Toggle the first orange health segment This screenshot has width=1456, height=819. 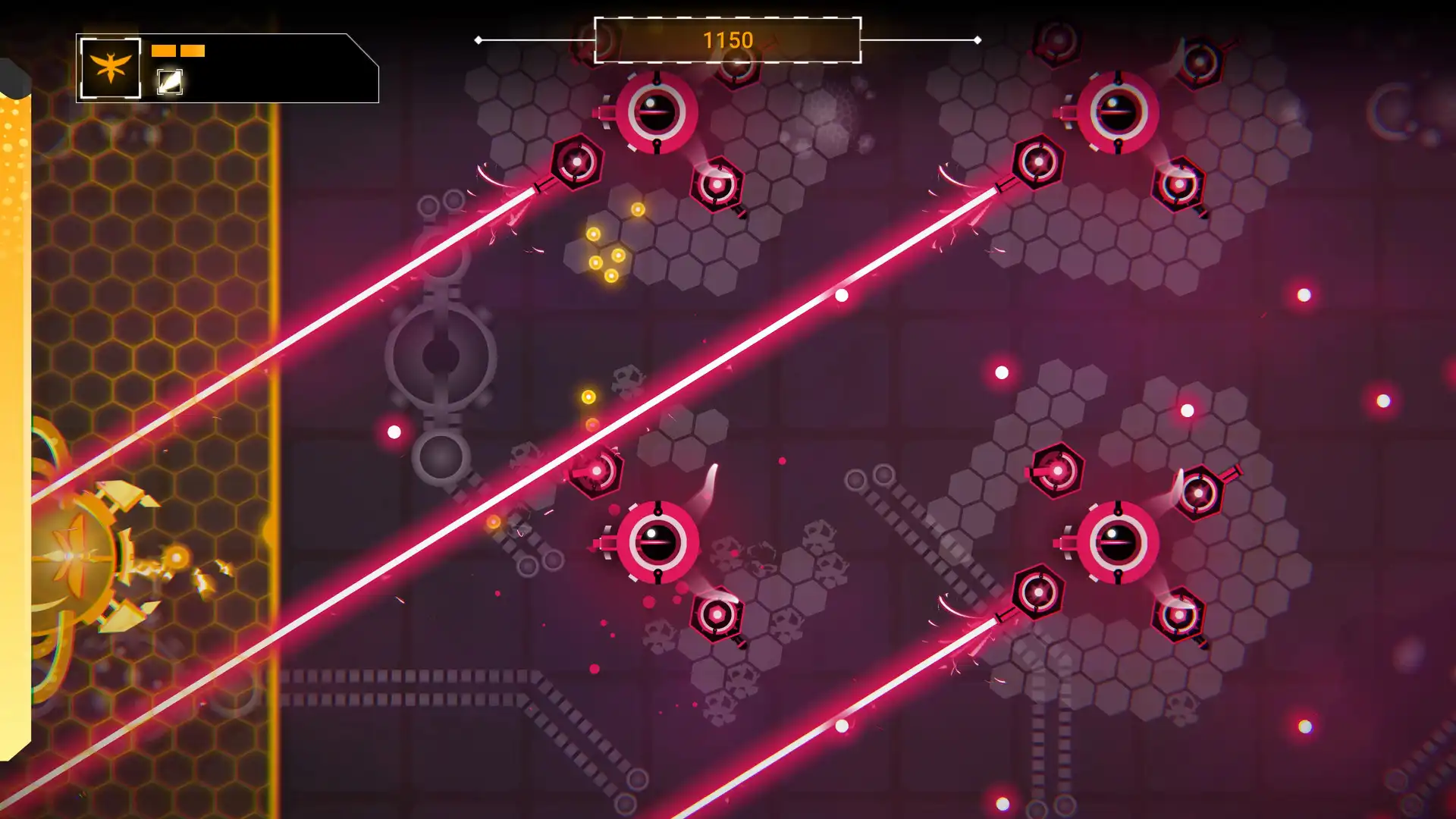162,51
